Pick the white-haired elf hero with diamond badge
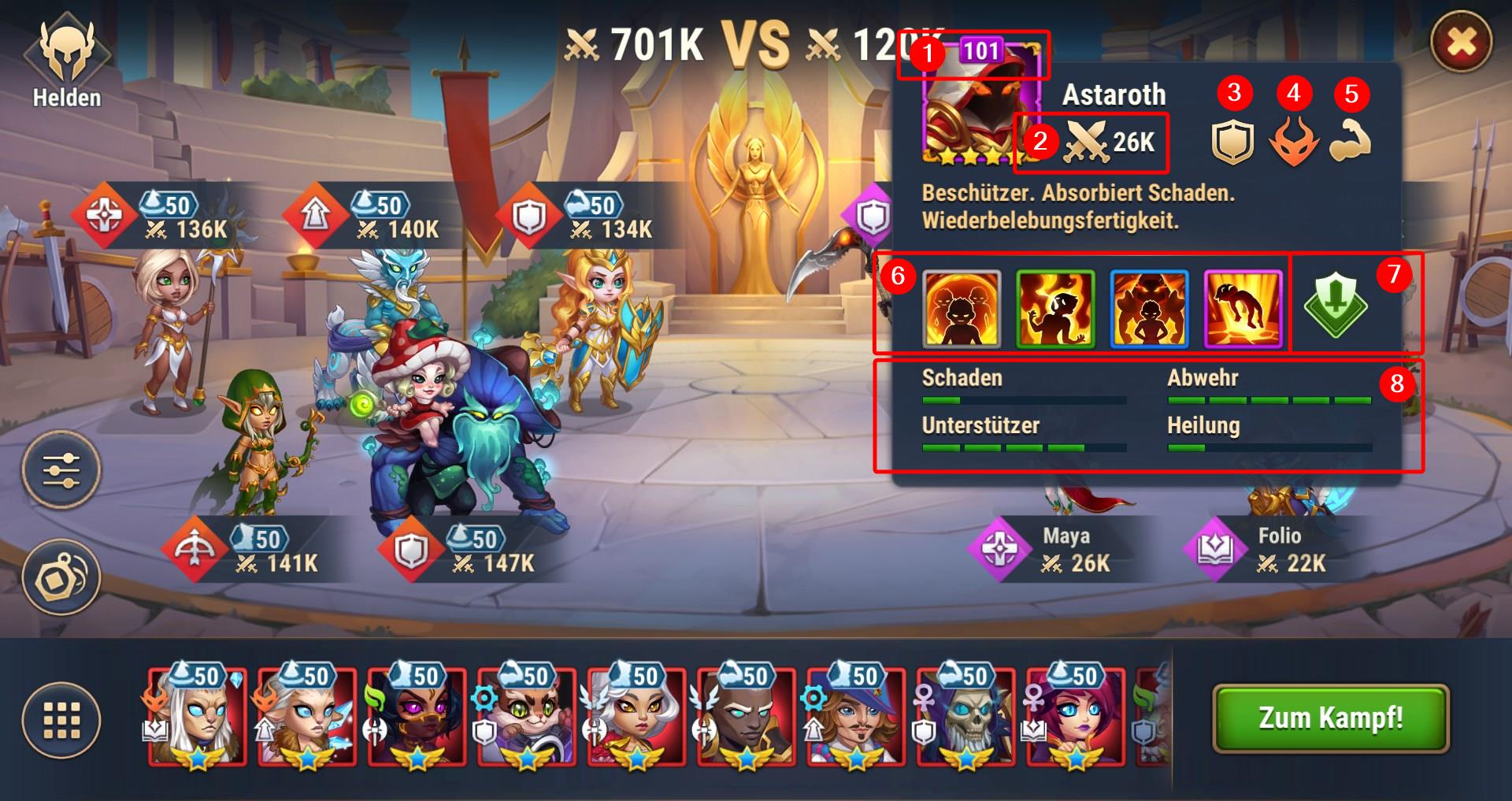Screen dimensions: 1512x801 [197, 717]
